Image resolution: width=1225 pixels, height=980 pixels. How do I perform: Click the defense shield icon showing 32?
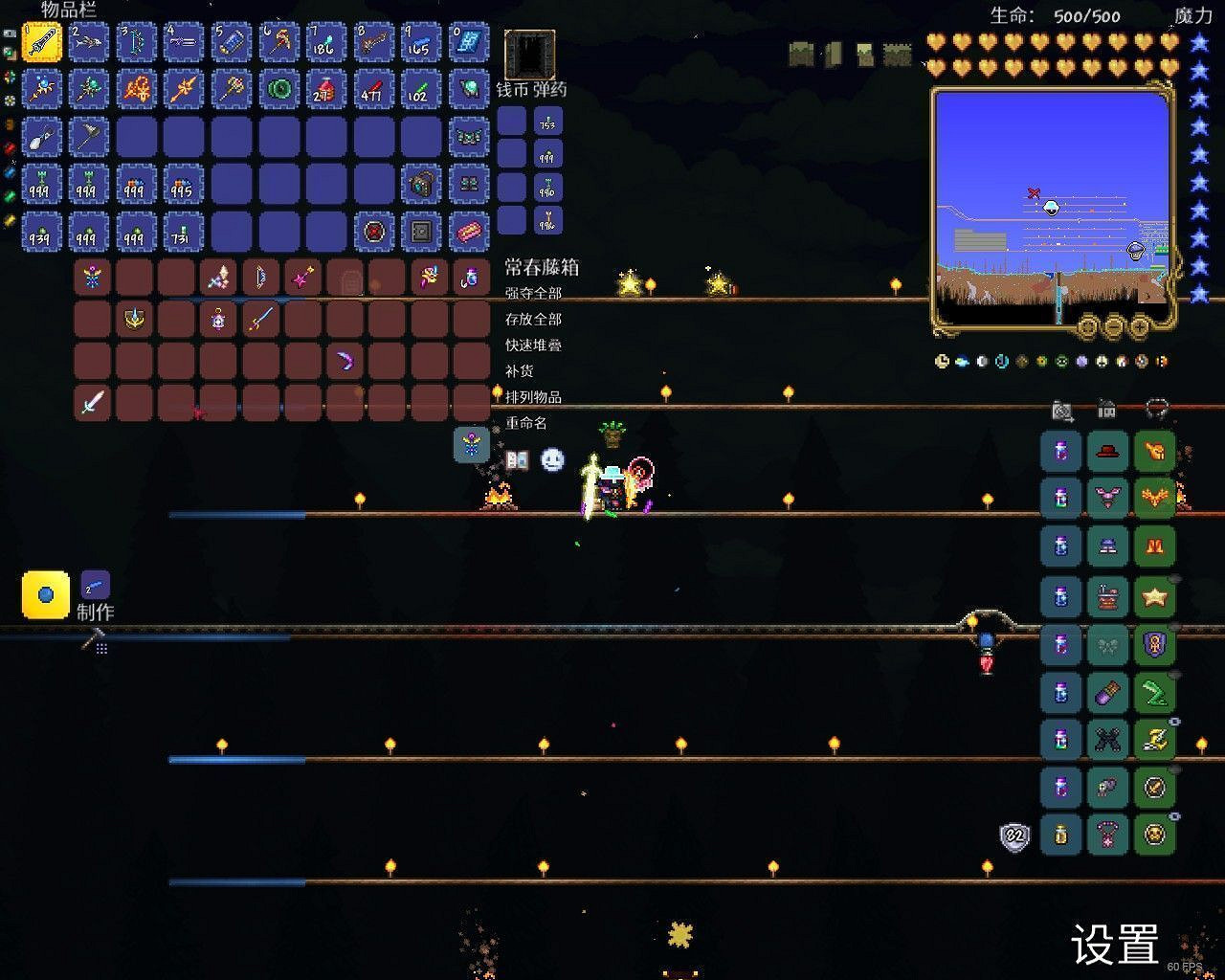[1013, 835]
